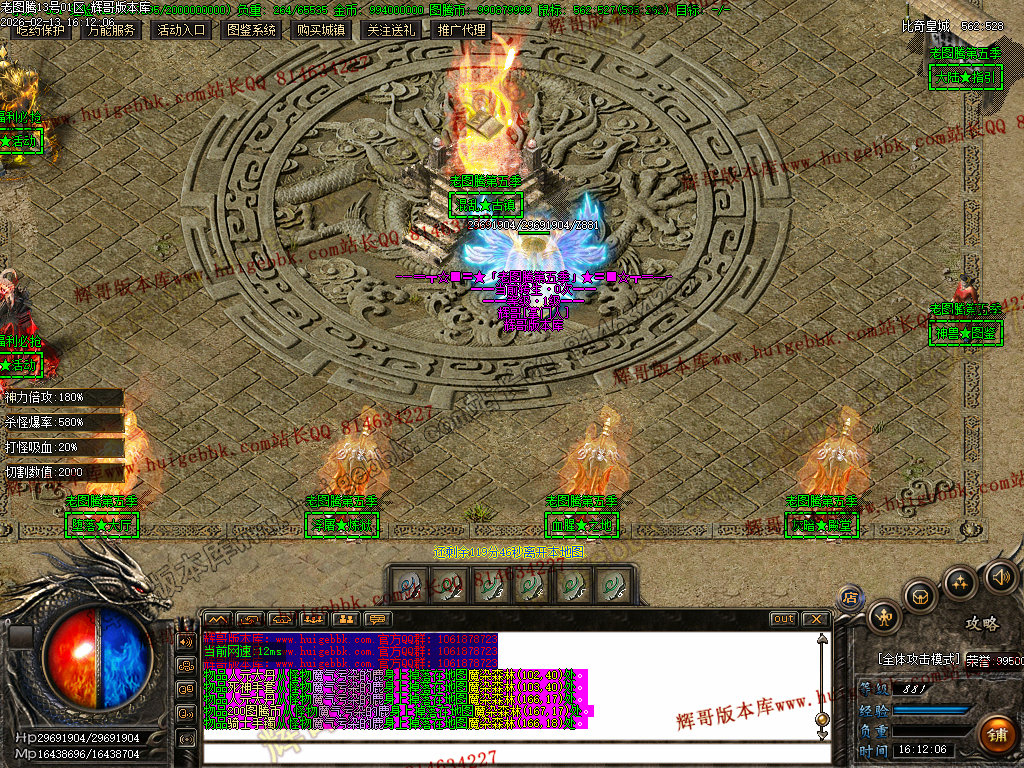Open the bag cube icon button
The image size is (1024, 768).
[x=920, y=597]
